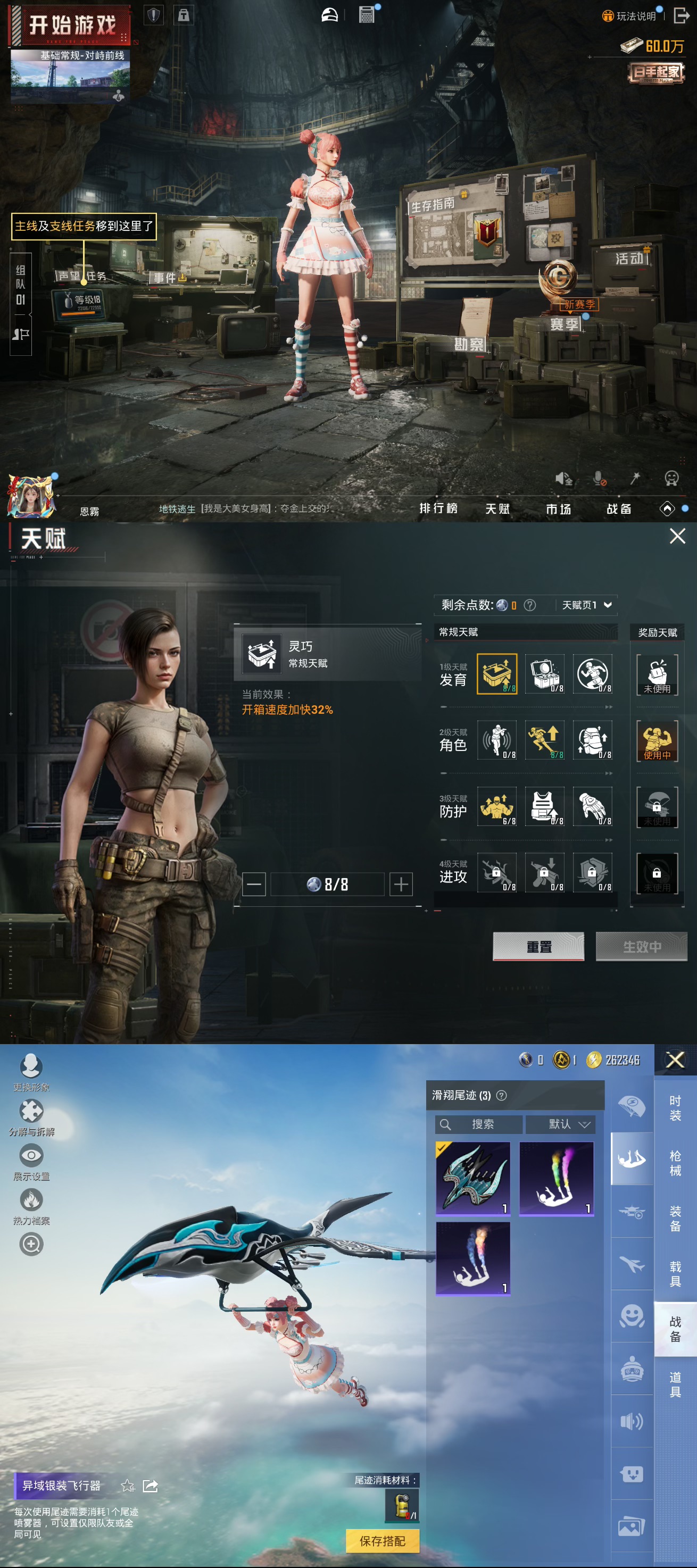Image resolution: width=697 pixels, height=1568 pixels.
Task: Decrease talent points with the minus button
Action: (x=254, y=884)
